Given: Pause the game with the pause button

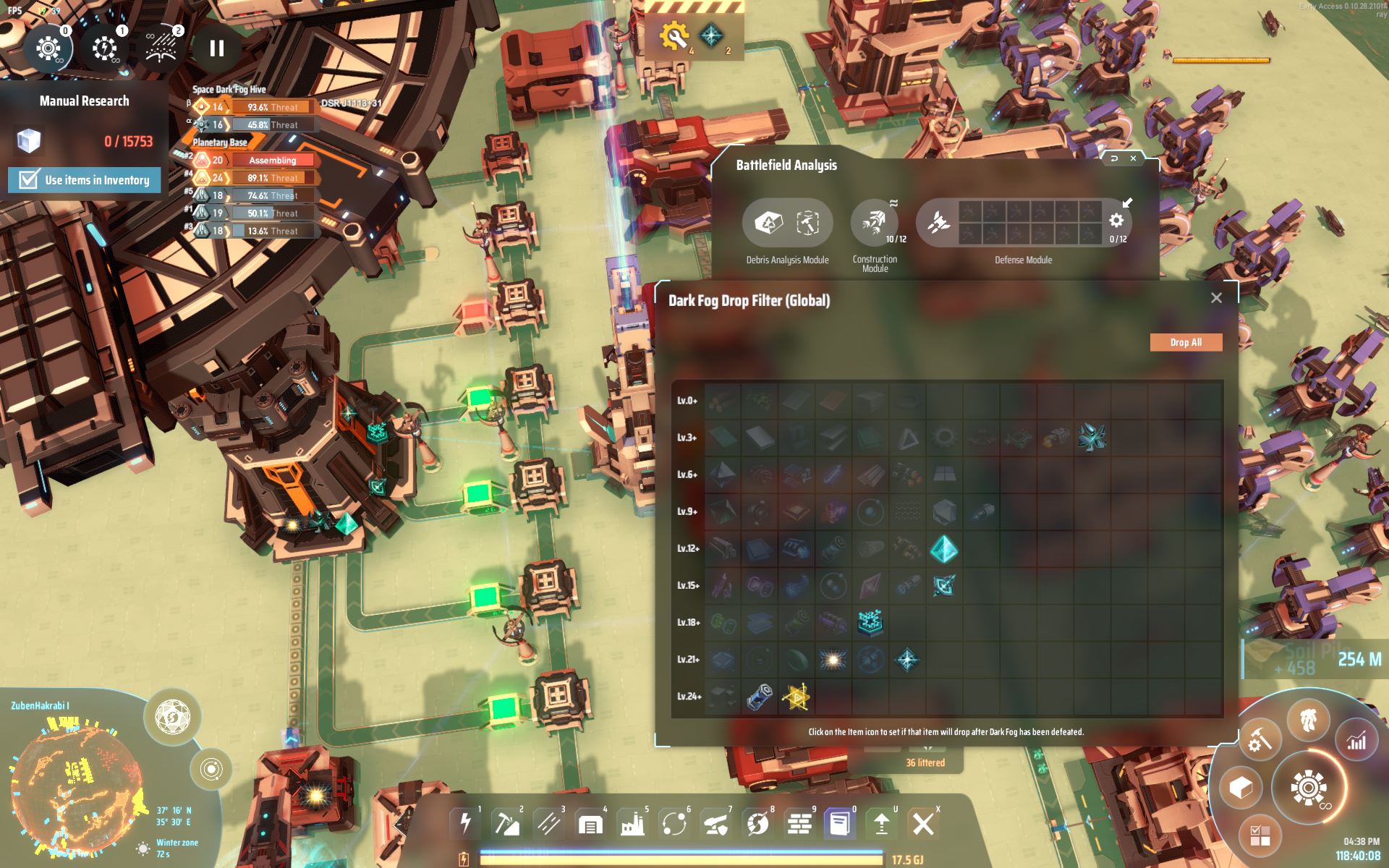Looking at the screenshot, I should [216, 48].
